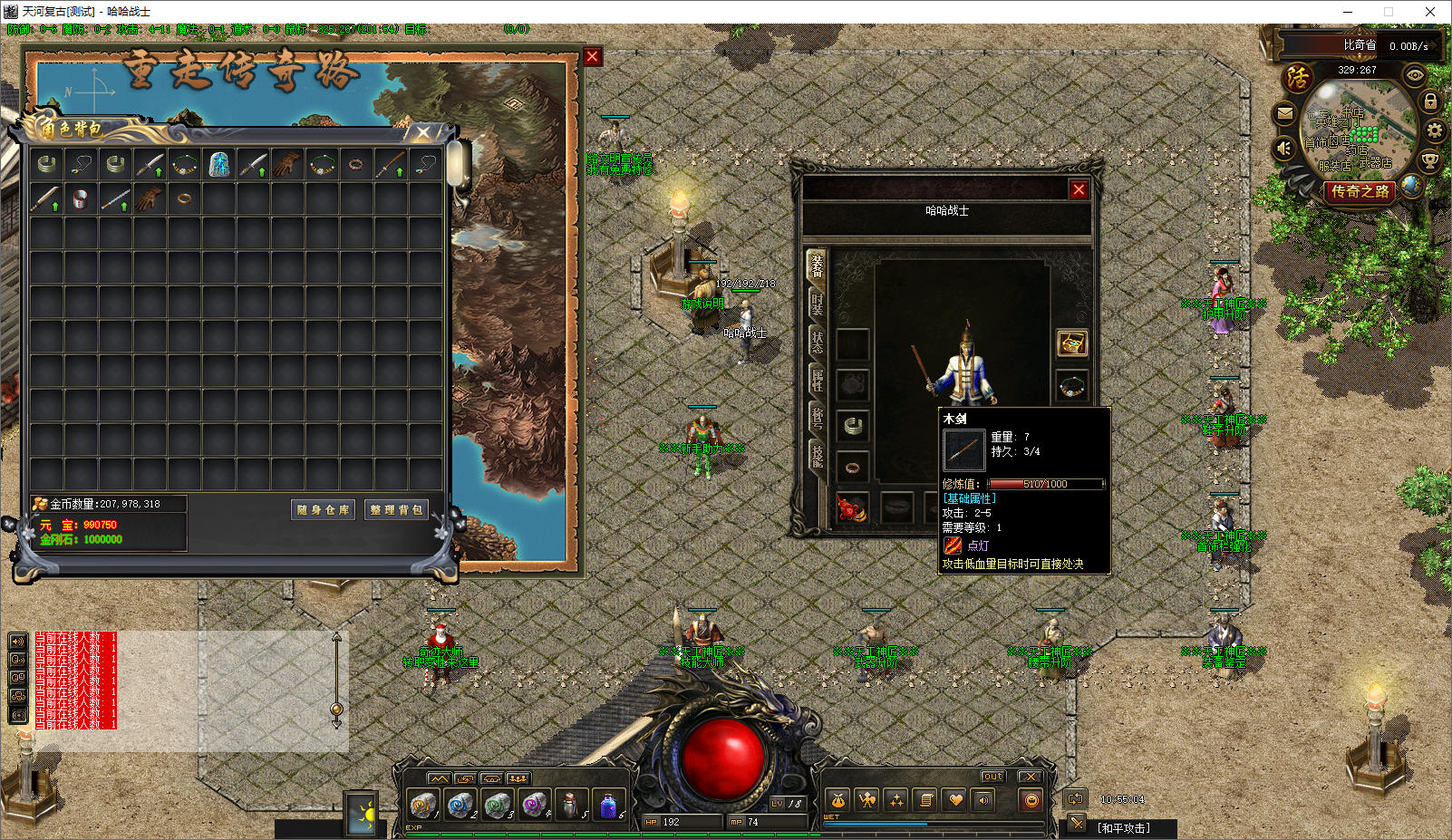Screen dimensions: 1452x840
Task: Close the 哈哈战士 character window
Action: (1079, 189)
